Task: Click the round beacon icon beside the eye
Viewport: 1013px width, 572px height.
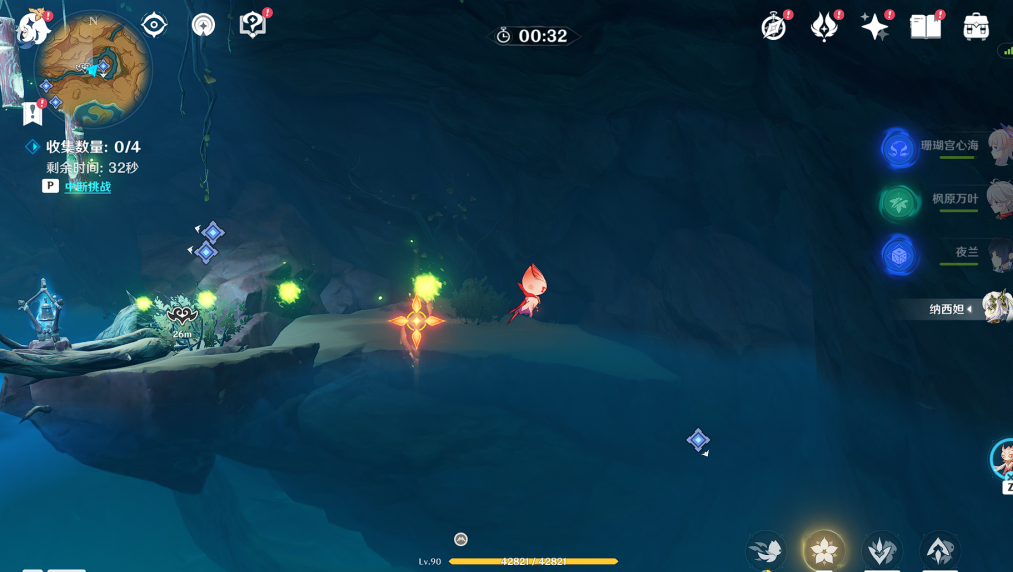Action: tap(203, 24)
